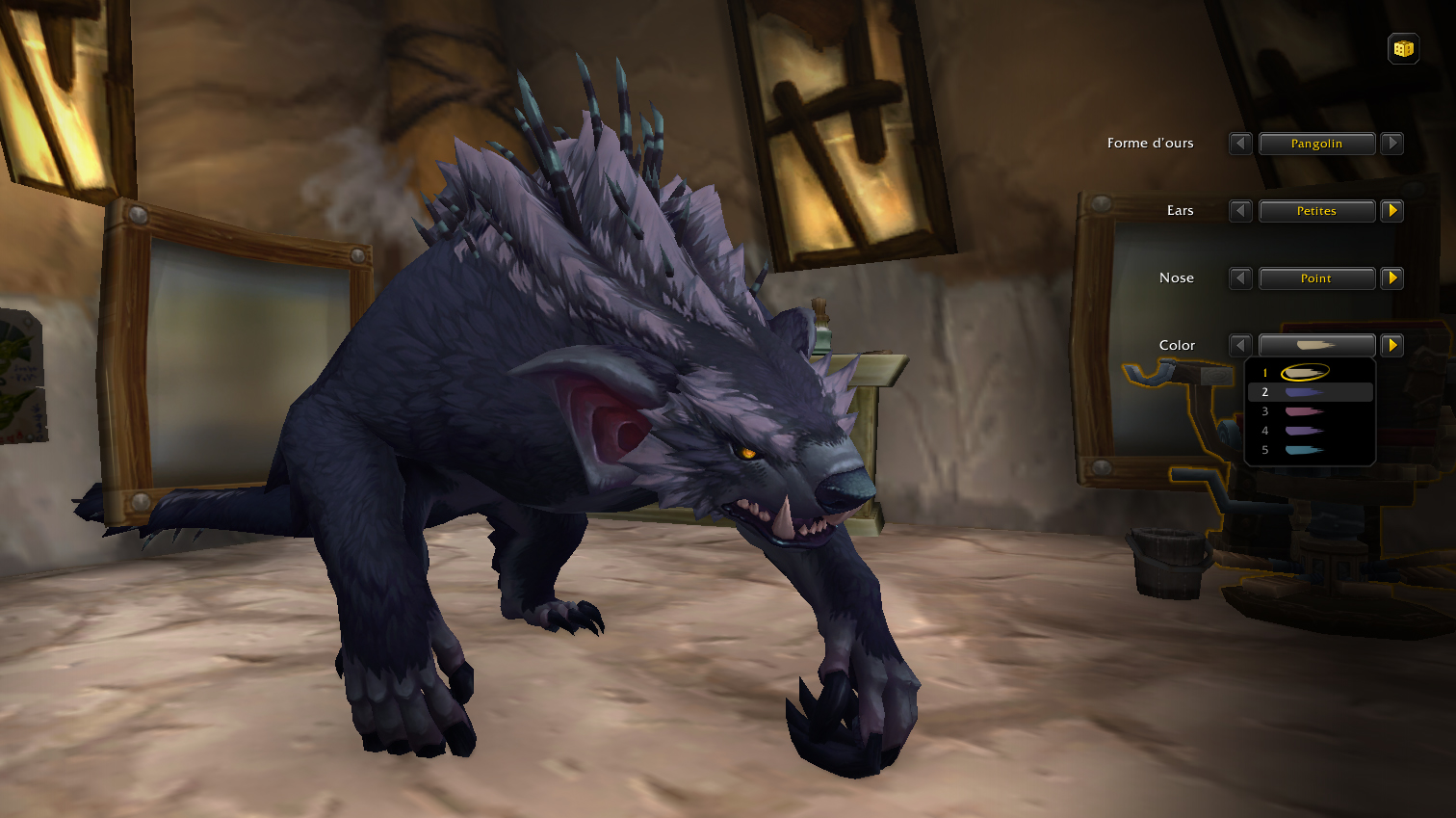Click the right arrow beside Forme d'ours
Screen dimensions: 1456x818
point(1392,144)
